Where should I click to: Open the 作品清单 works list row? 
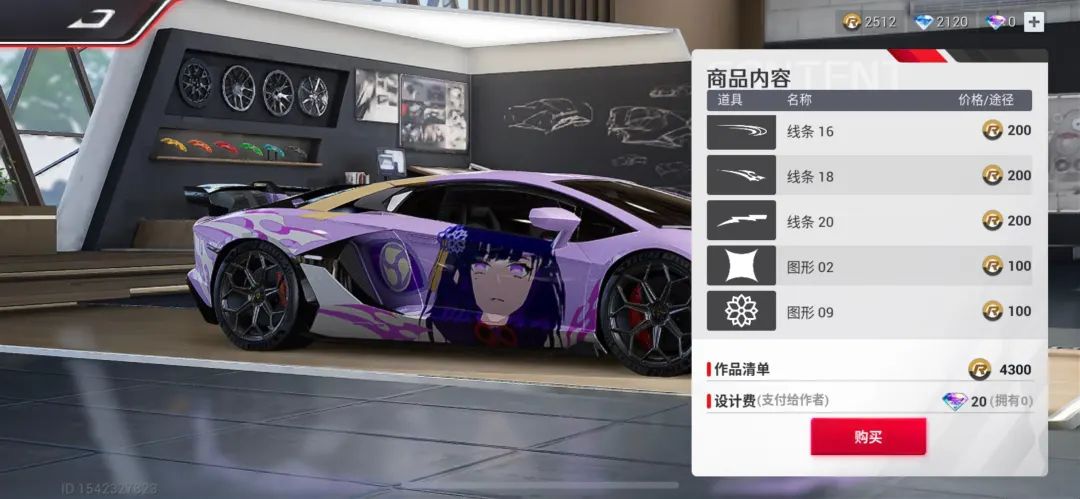coord(870,369)
